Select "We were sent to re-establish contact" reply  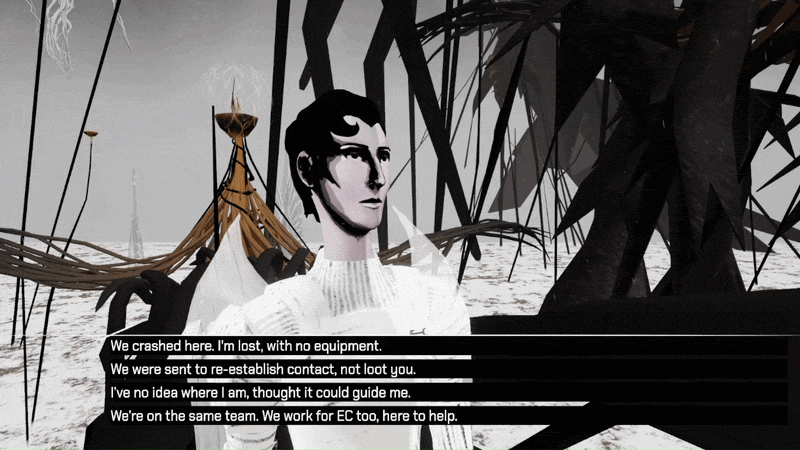coord(262,369)
